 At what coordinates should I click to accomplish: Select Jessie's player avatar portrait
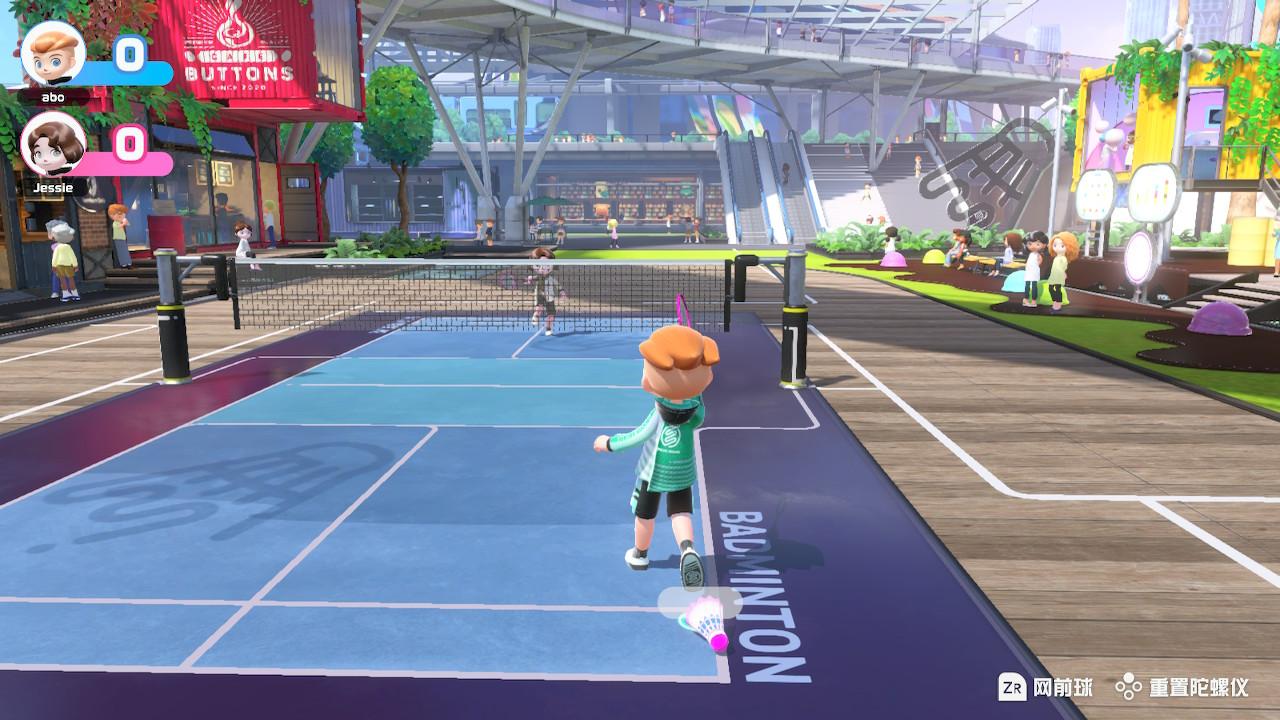[52, 144]
